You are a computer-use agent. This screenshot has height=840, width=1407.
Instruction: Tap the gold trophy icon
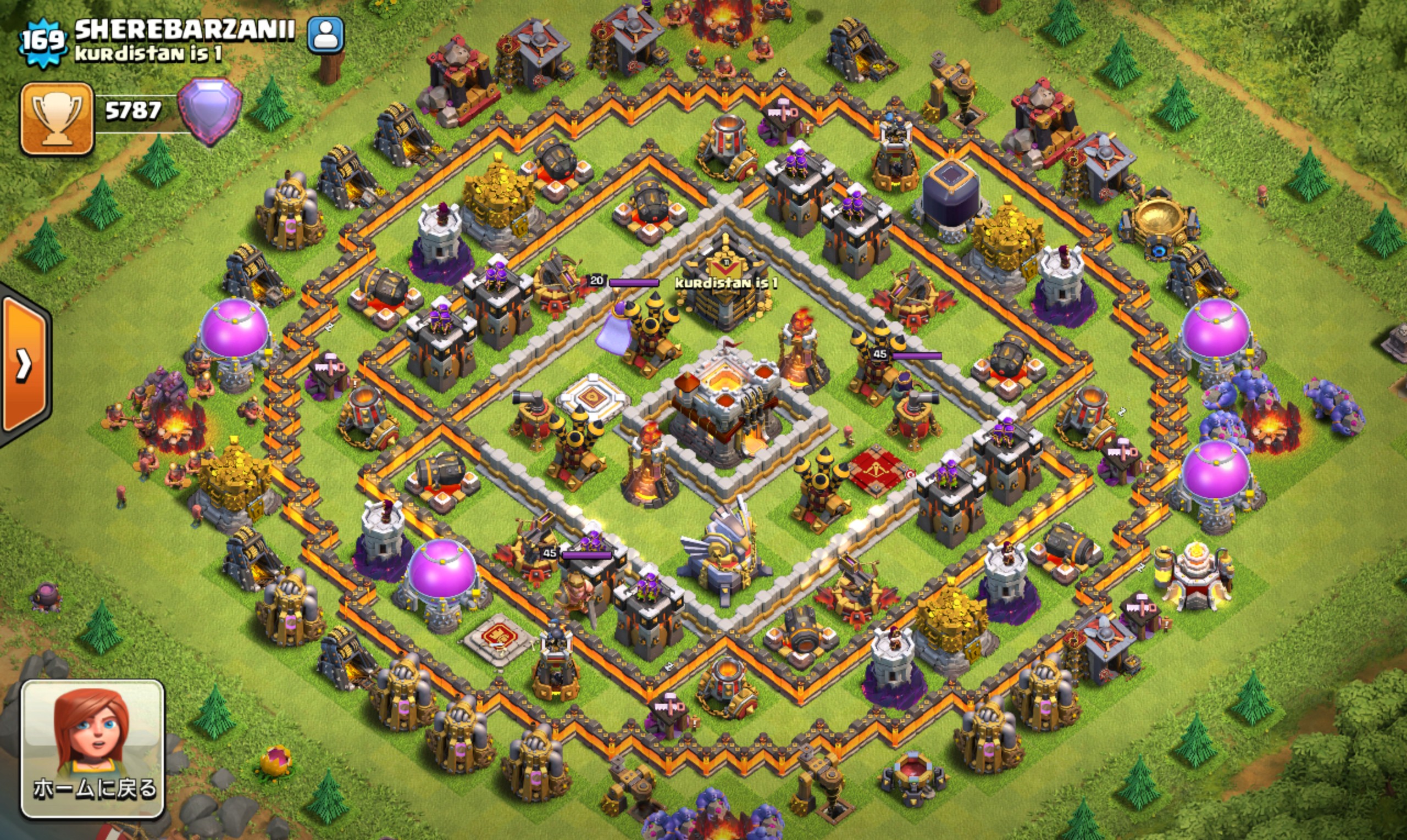(x=57, y=118)
